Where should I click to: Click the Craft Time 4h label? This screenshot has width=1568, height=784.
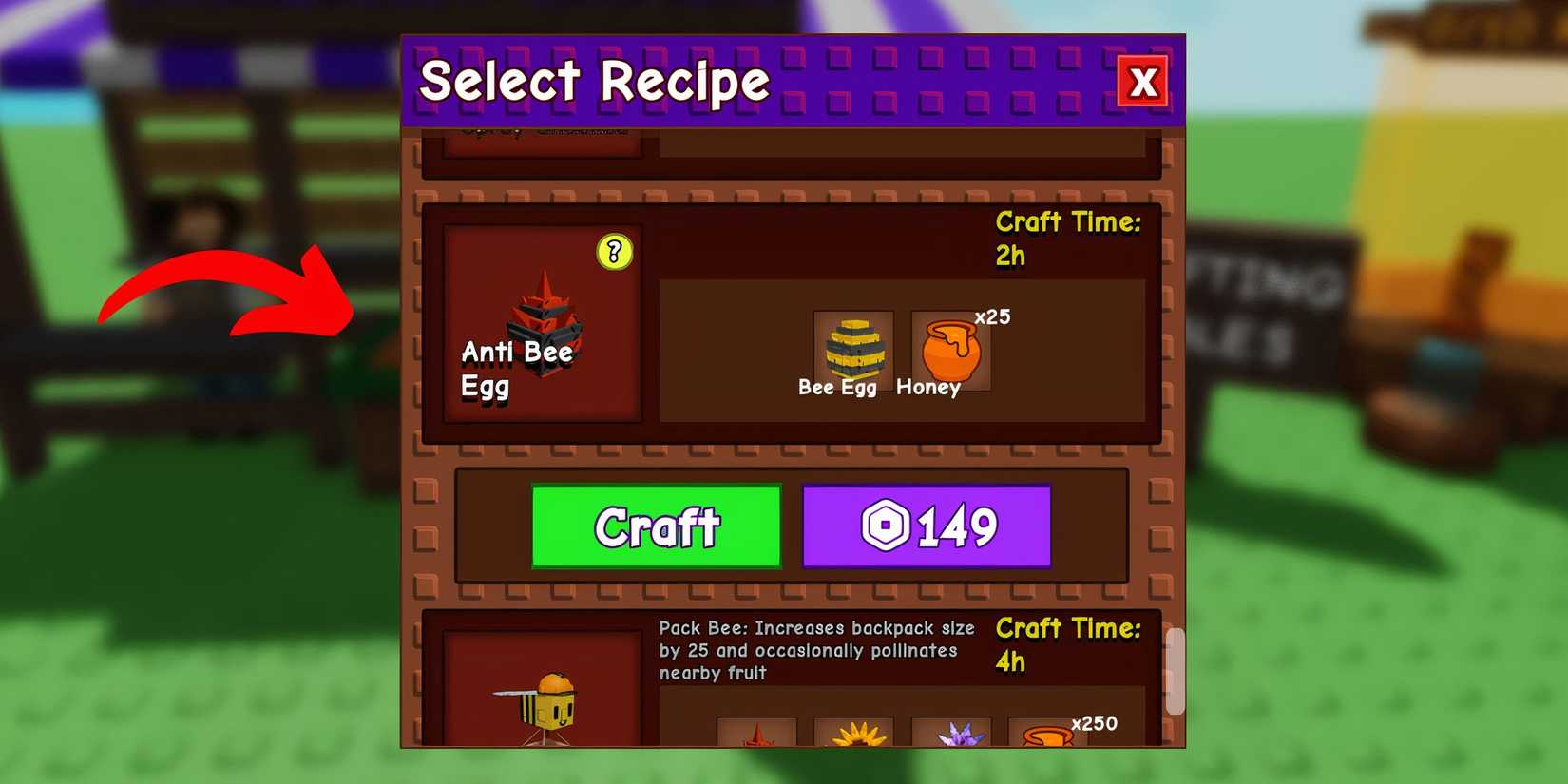1068,644
